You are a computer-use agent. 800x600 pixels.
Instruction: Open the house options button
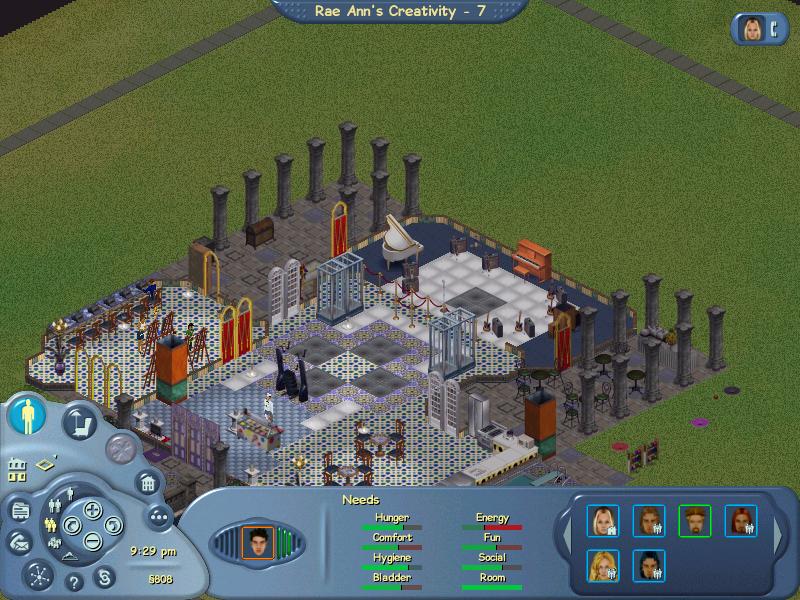click(x=147, y=484)
